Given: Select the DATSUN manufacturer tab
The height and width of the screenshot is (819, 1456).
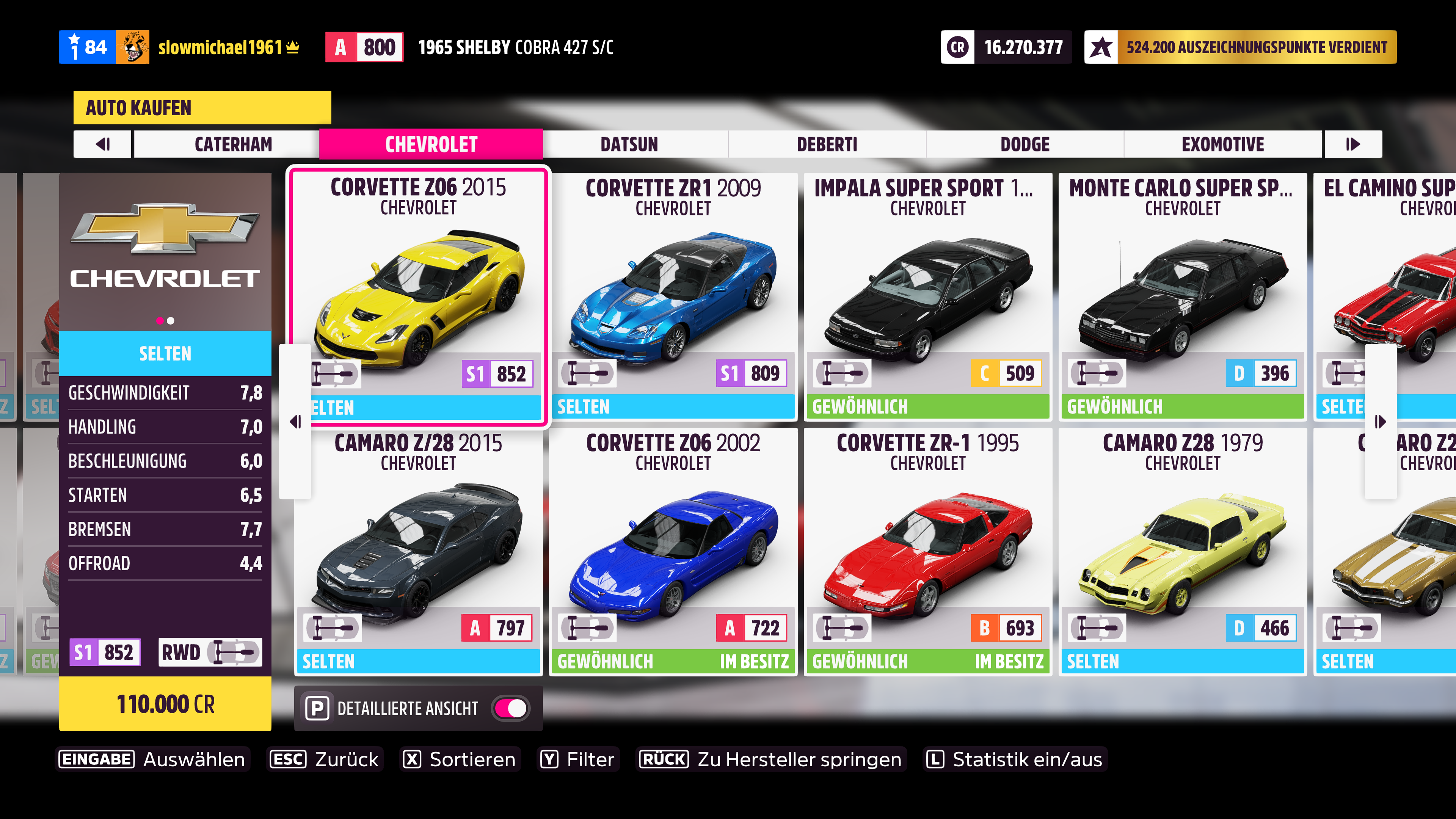Looking at the screenshot, I should tap(629, 144).
